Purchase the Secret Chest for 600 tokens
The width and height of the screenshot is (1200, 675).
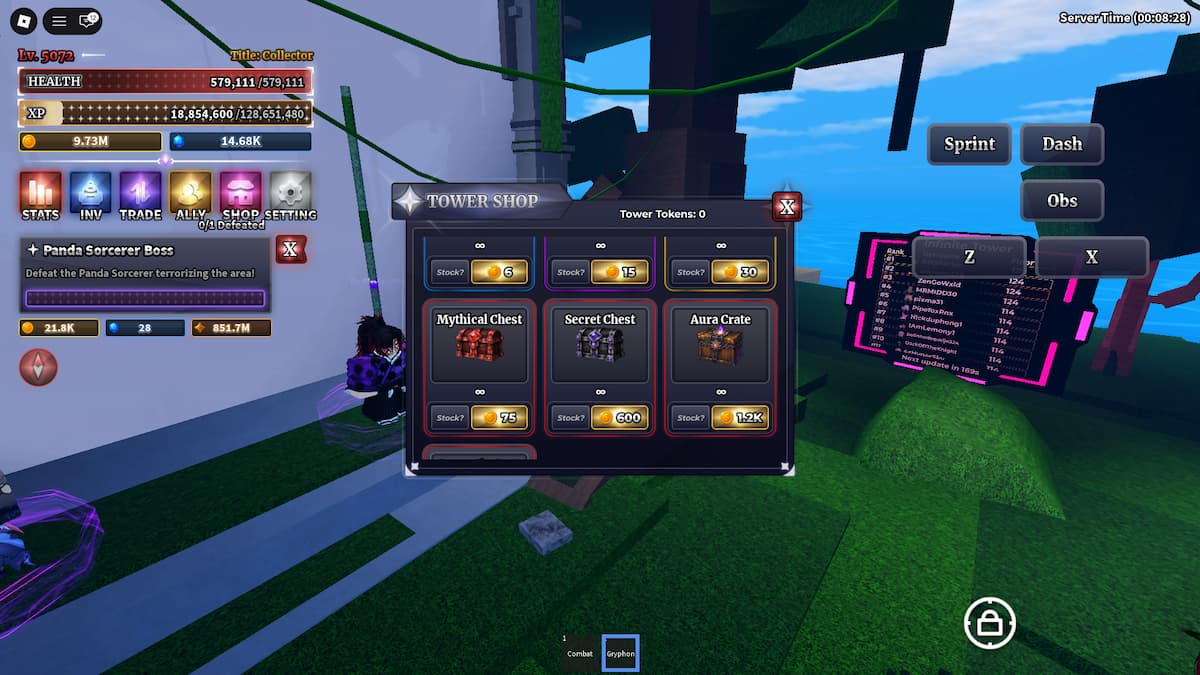pos(619,417)
